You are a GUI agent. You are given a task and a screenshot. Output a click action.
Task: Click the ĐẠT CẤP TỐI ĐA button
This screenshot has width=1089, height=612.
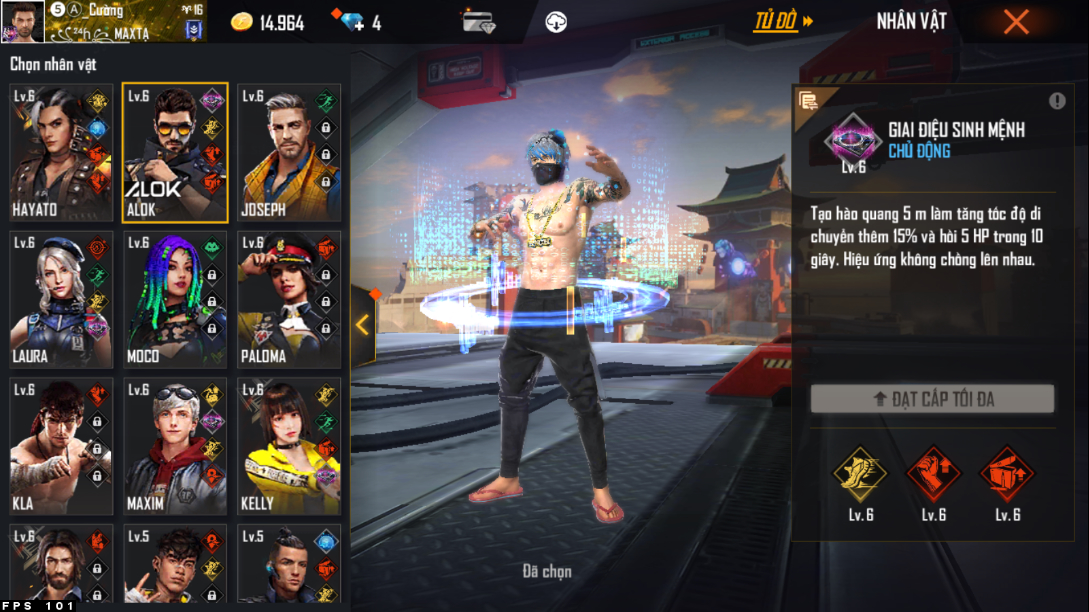pos(932,399)
